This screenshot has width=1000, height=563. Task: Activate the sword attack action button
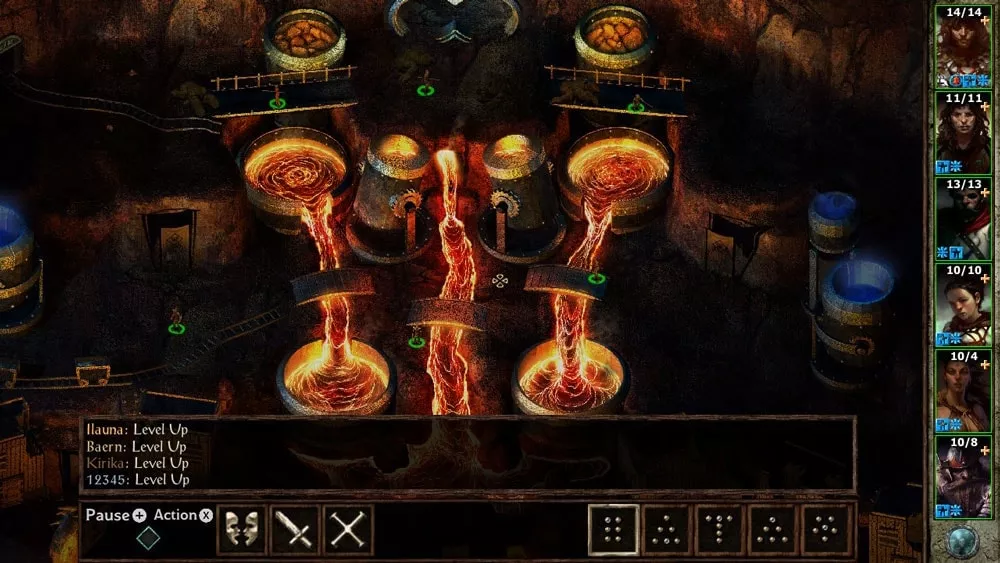295,530
